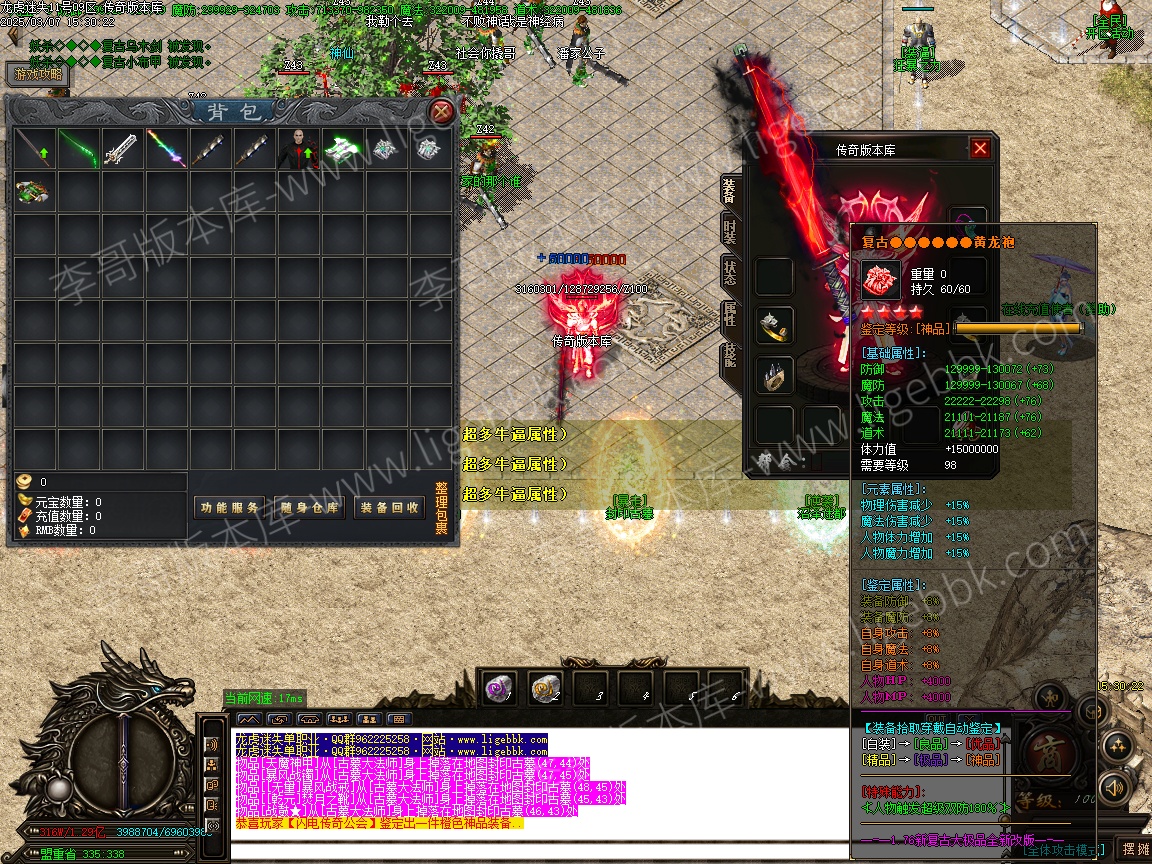Viewport: 1152px width, 864px height.
Task: Open the 游戏攻略 game guide
Action: click(x=39, y=74)
